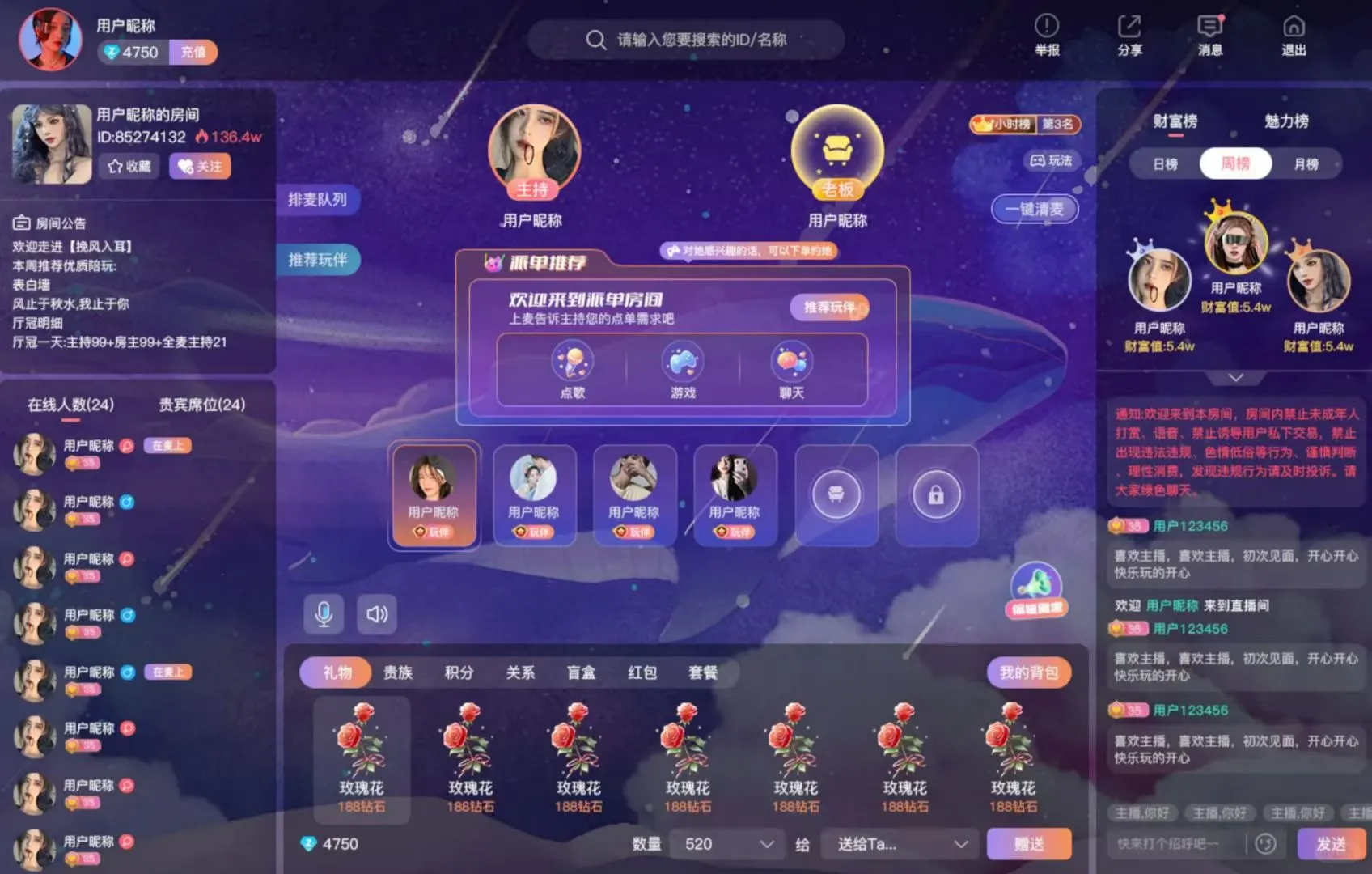Viewport: 1372px width, 874px height.
Task: Click the locked seat icon
Action: point(936,494)
